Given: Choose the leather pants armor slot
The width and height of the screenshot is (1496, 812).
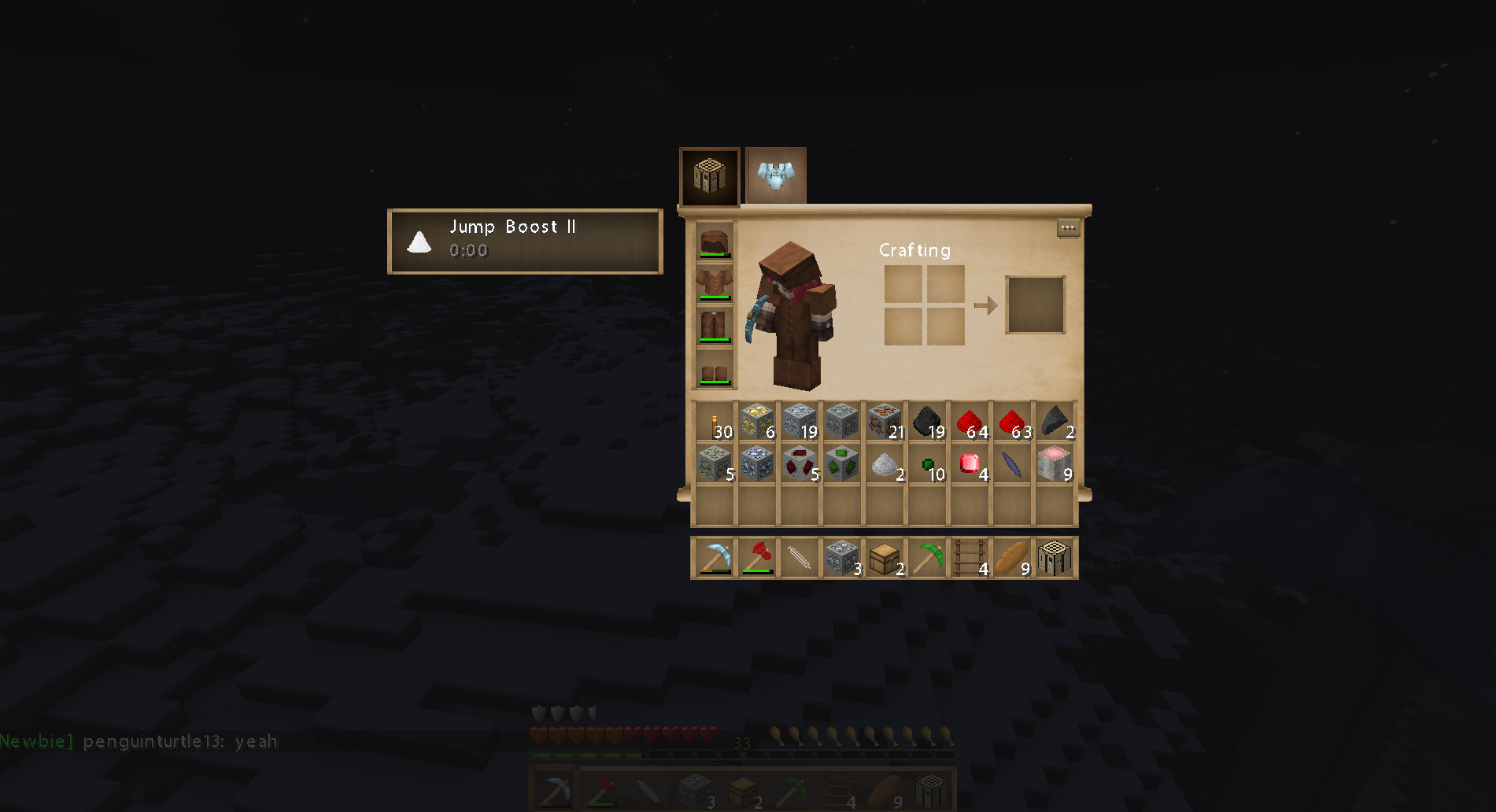Looking at the screenshot, I should pos(715,326).
